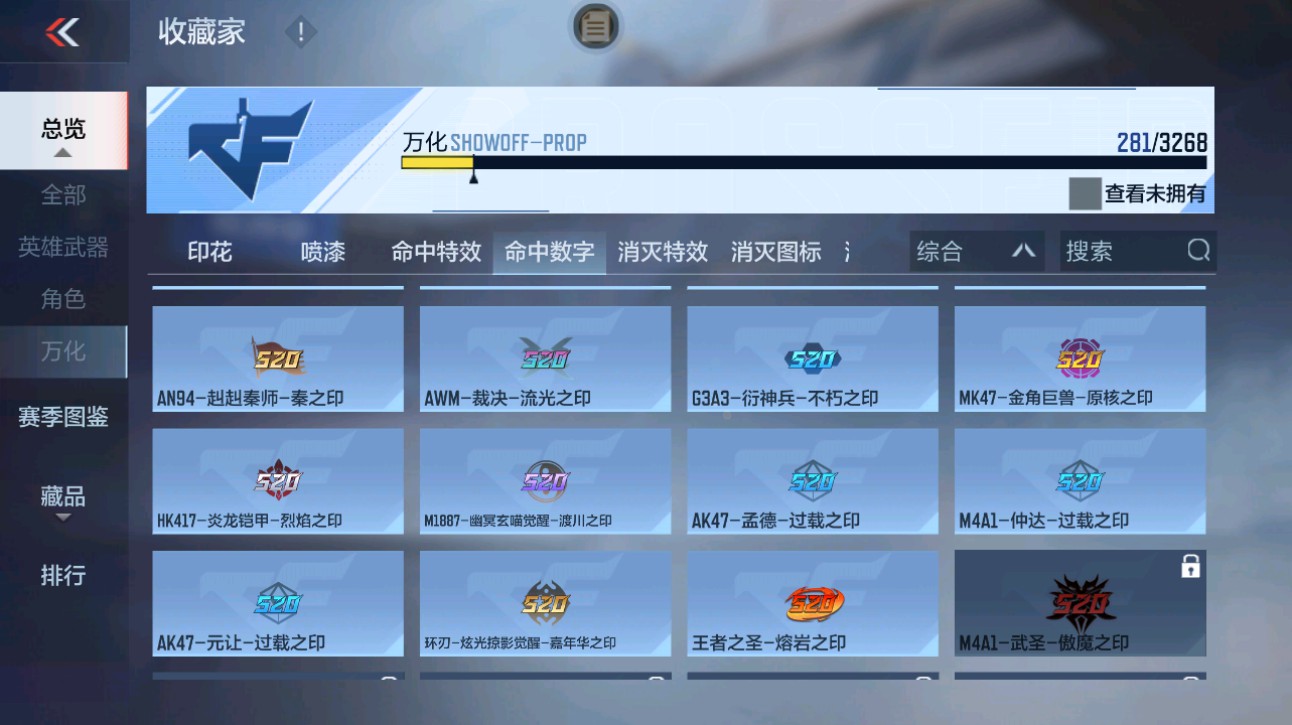Click the magnifier icon in the search bar
Image resolution: width=1292 pixels, height=725 pixels.
(x=1199, y=251)
